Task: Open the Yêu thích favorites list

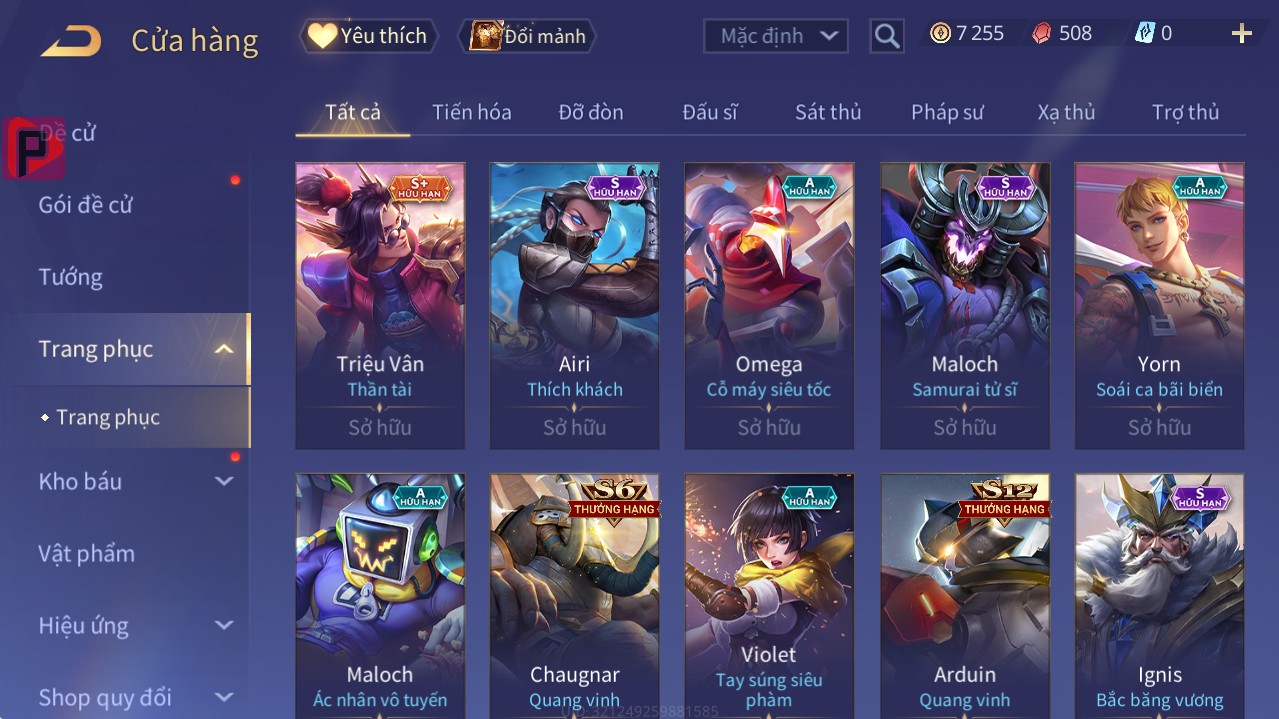Action: point(369,36)
